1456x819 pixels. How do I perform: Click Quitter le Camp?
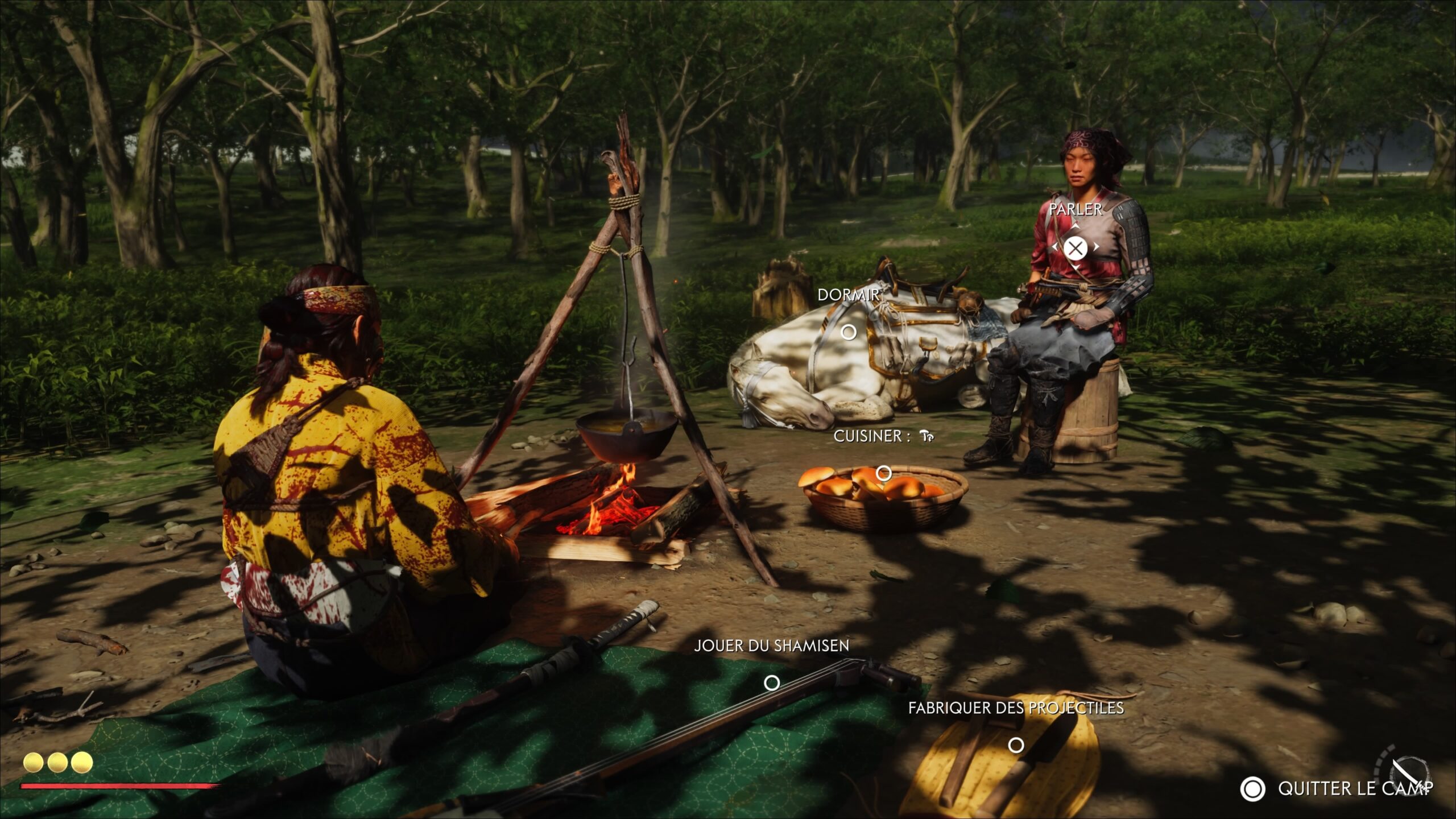coord(1337,789)
